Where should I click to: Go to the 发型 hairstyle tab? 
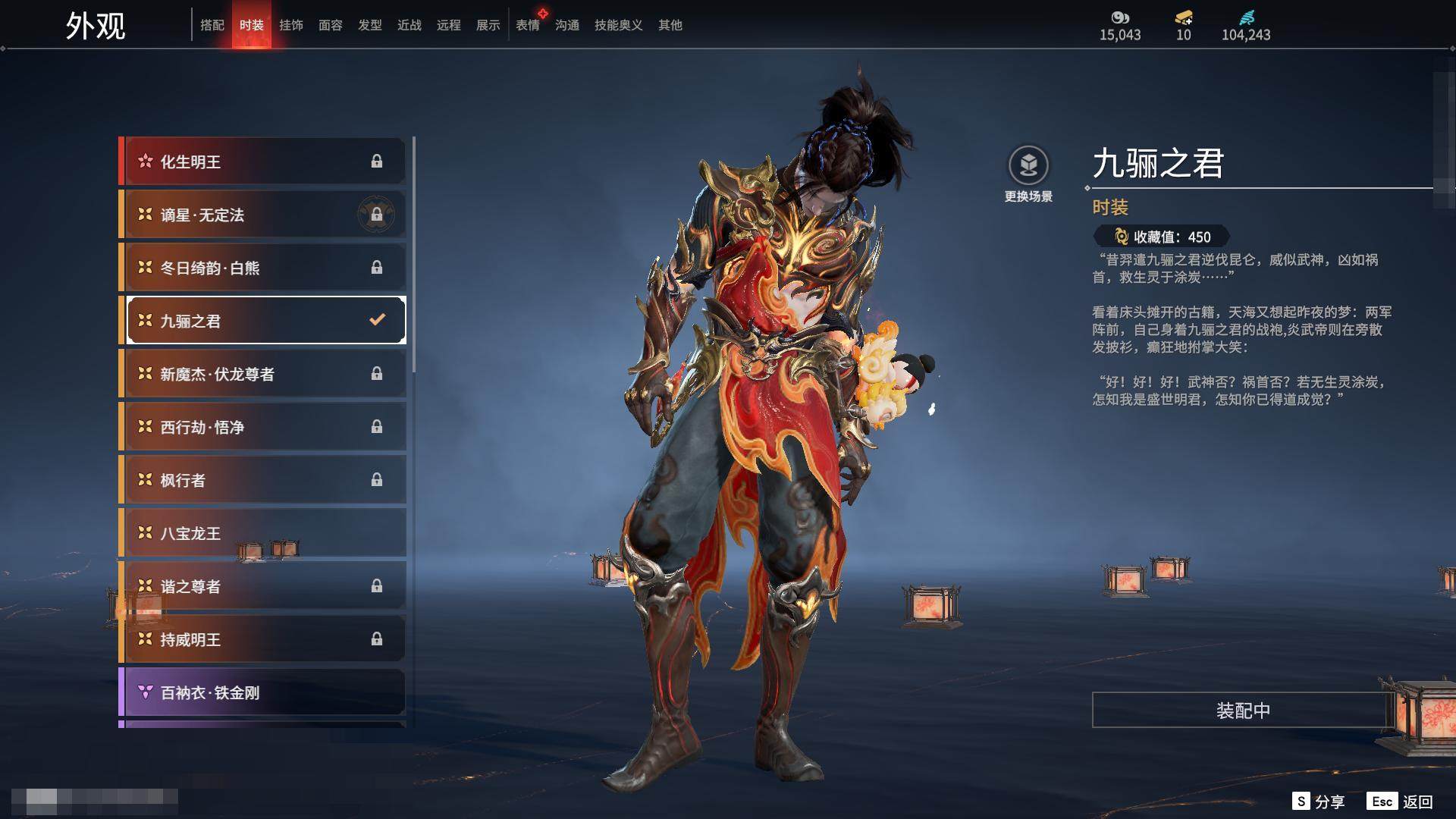coord(369,25)
